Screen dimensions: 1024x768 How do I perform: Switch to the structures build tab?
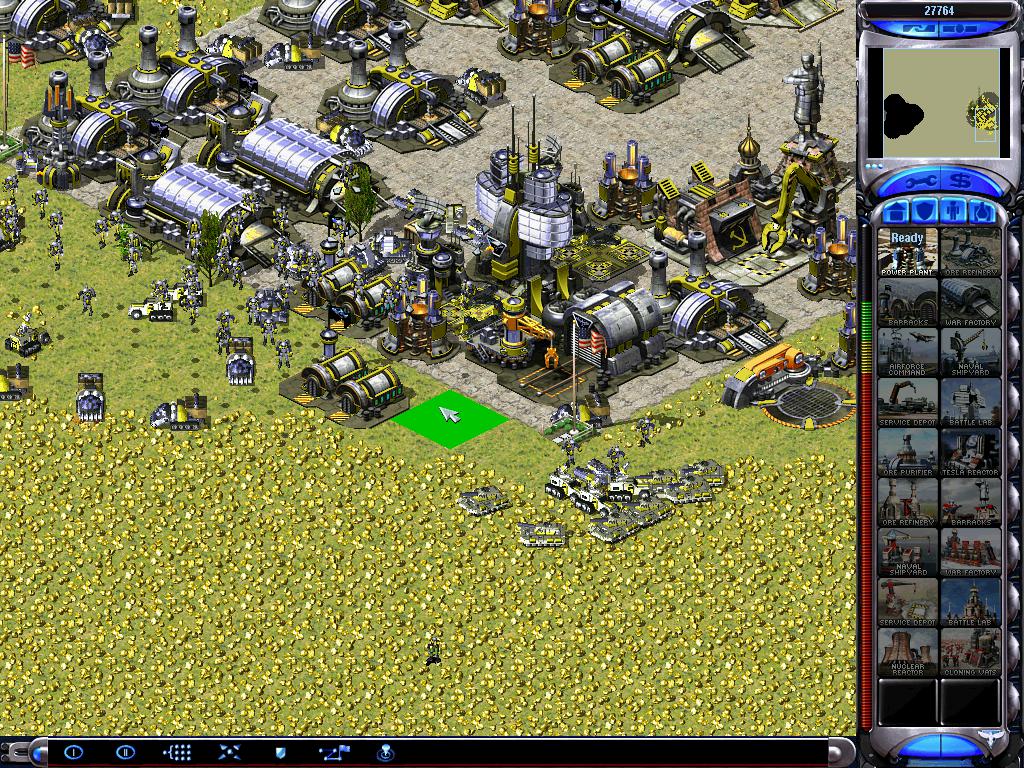pyautogui.click(x=897, y=212)
